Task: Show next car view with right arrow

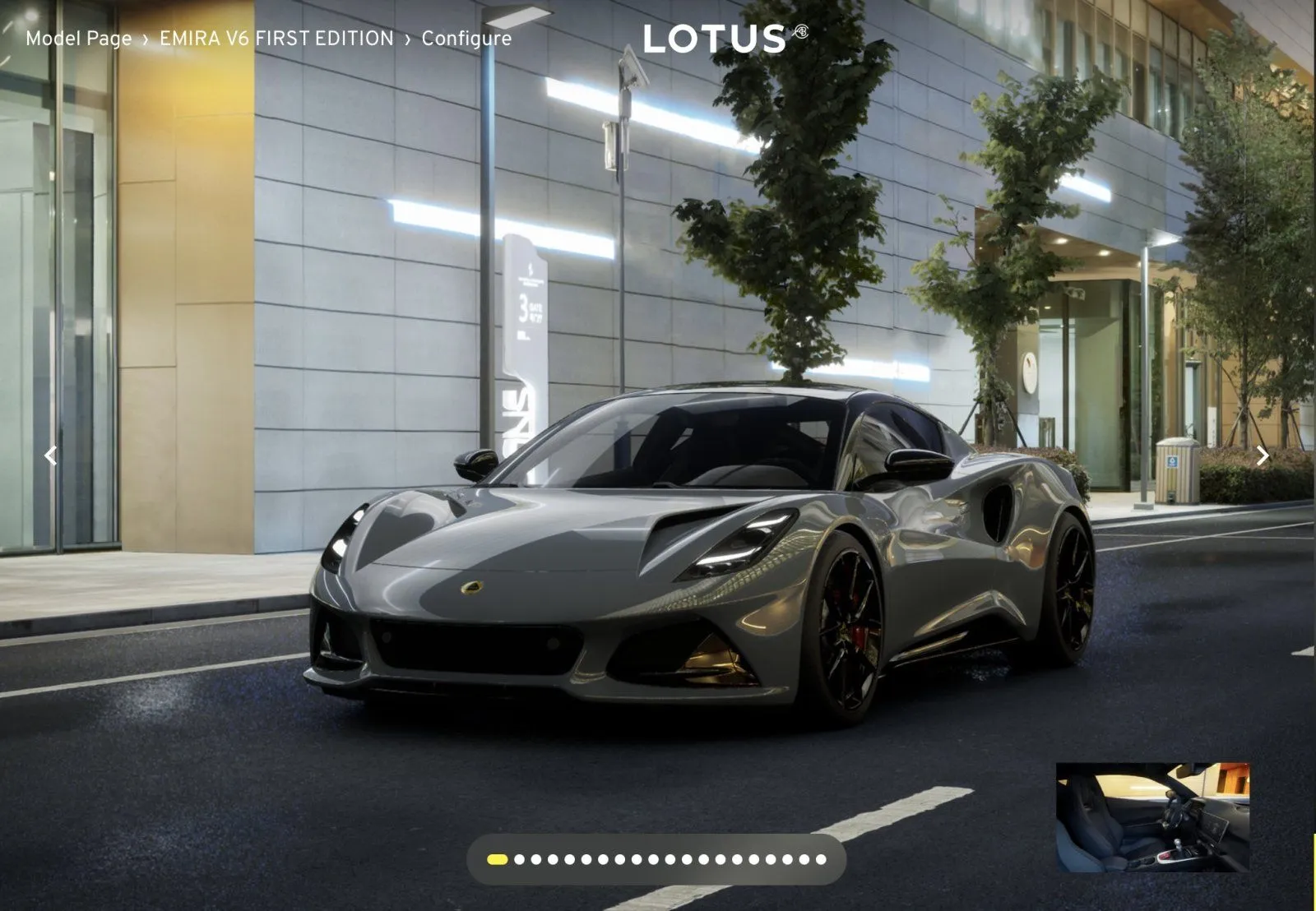Action: pyautogui.click(x=1262, y=455)
